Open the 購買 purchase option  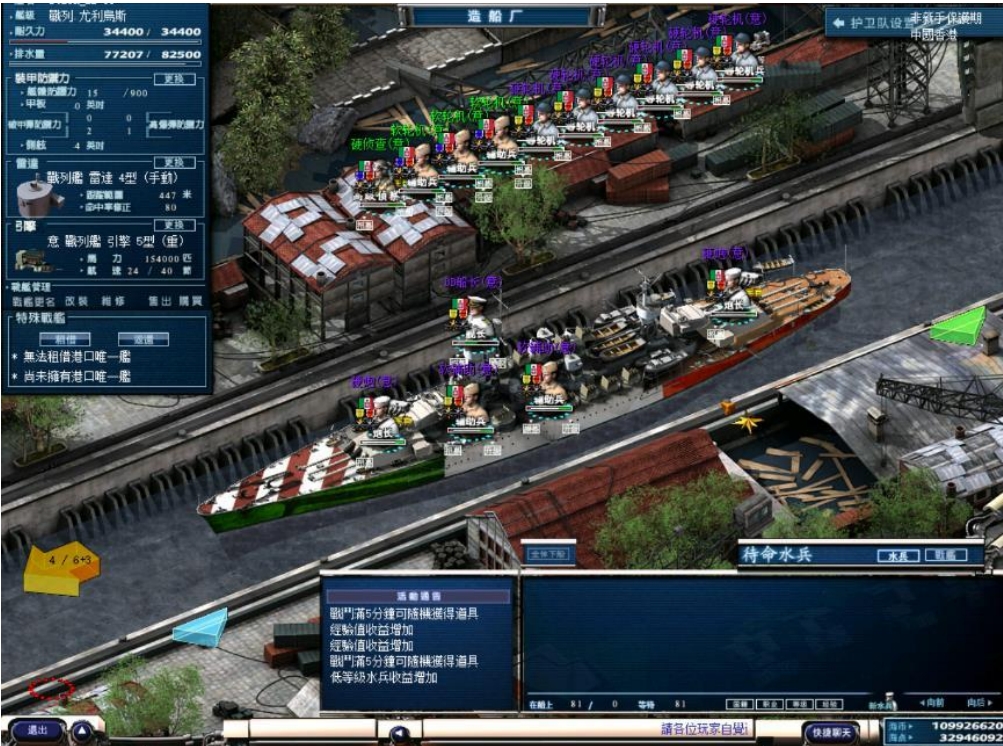click(189, 300)
